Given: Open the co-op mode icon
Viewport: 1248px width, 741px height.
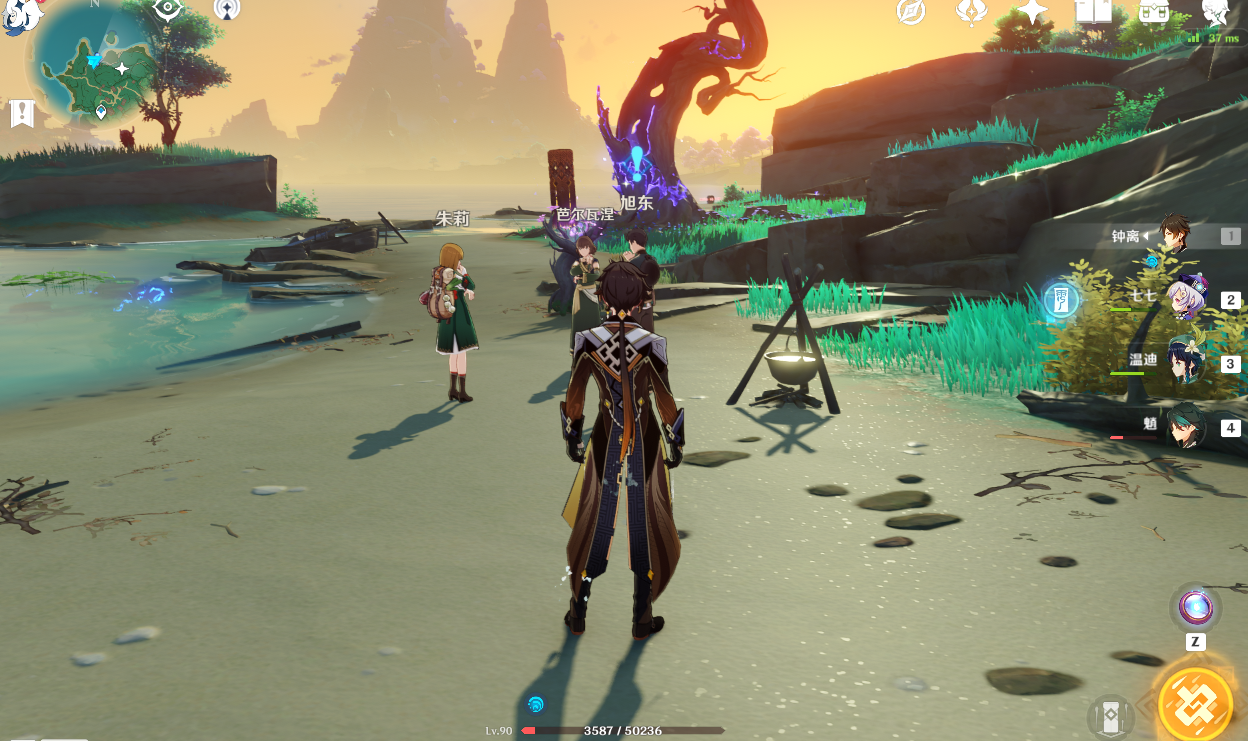Looking at the screenshot, I should tap(227, 10).
